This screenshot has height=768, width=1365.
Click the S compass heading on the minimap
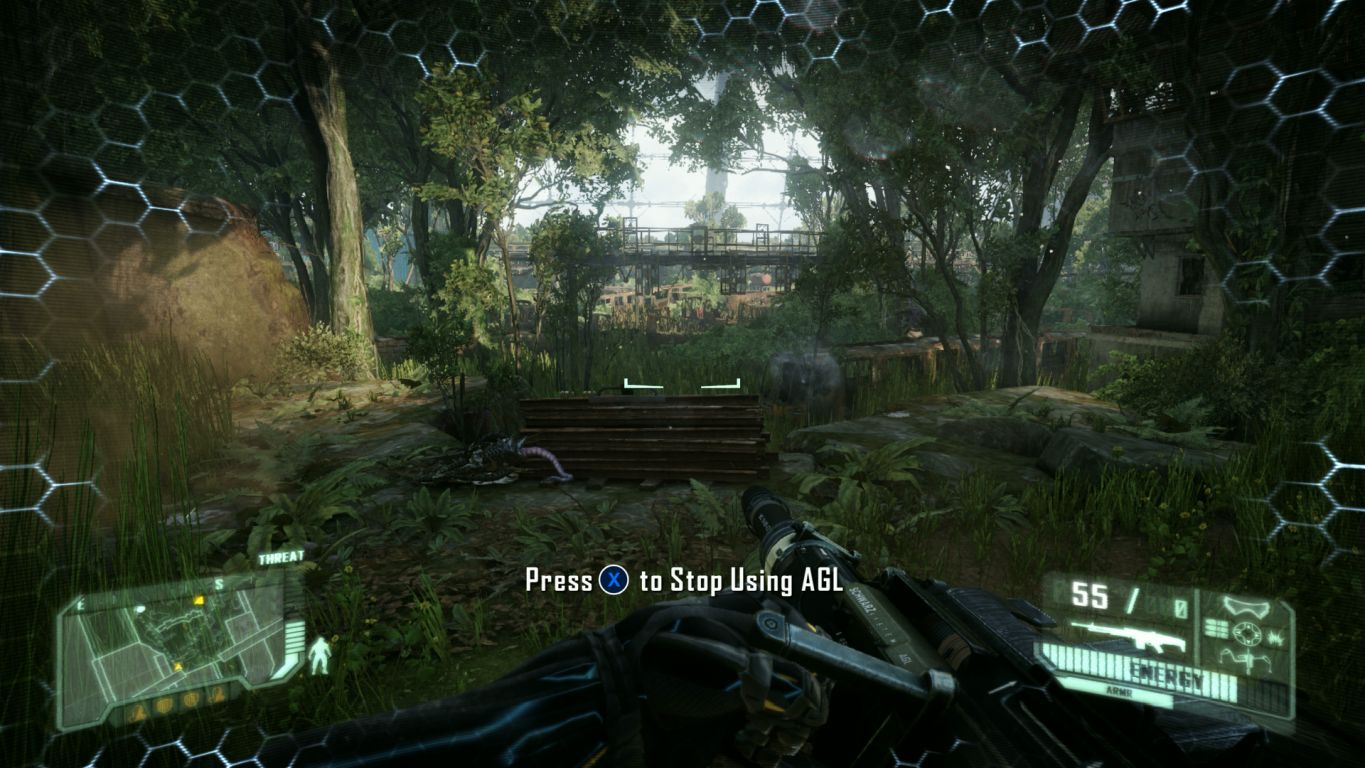(218, 582)
